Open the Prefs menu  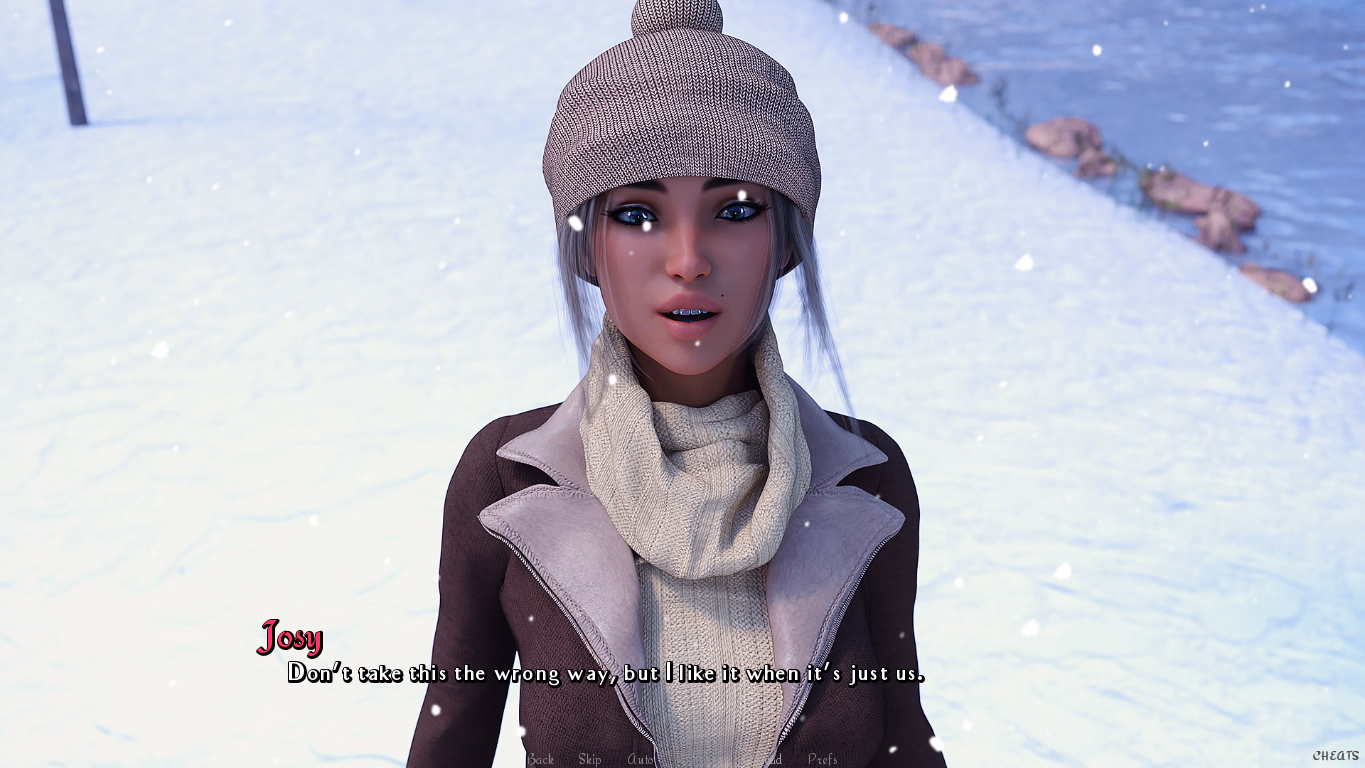point(823,759)
